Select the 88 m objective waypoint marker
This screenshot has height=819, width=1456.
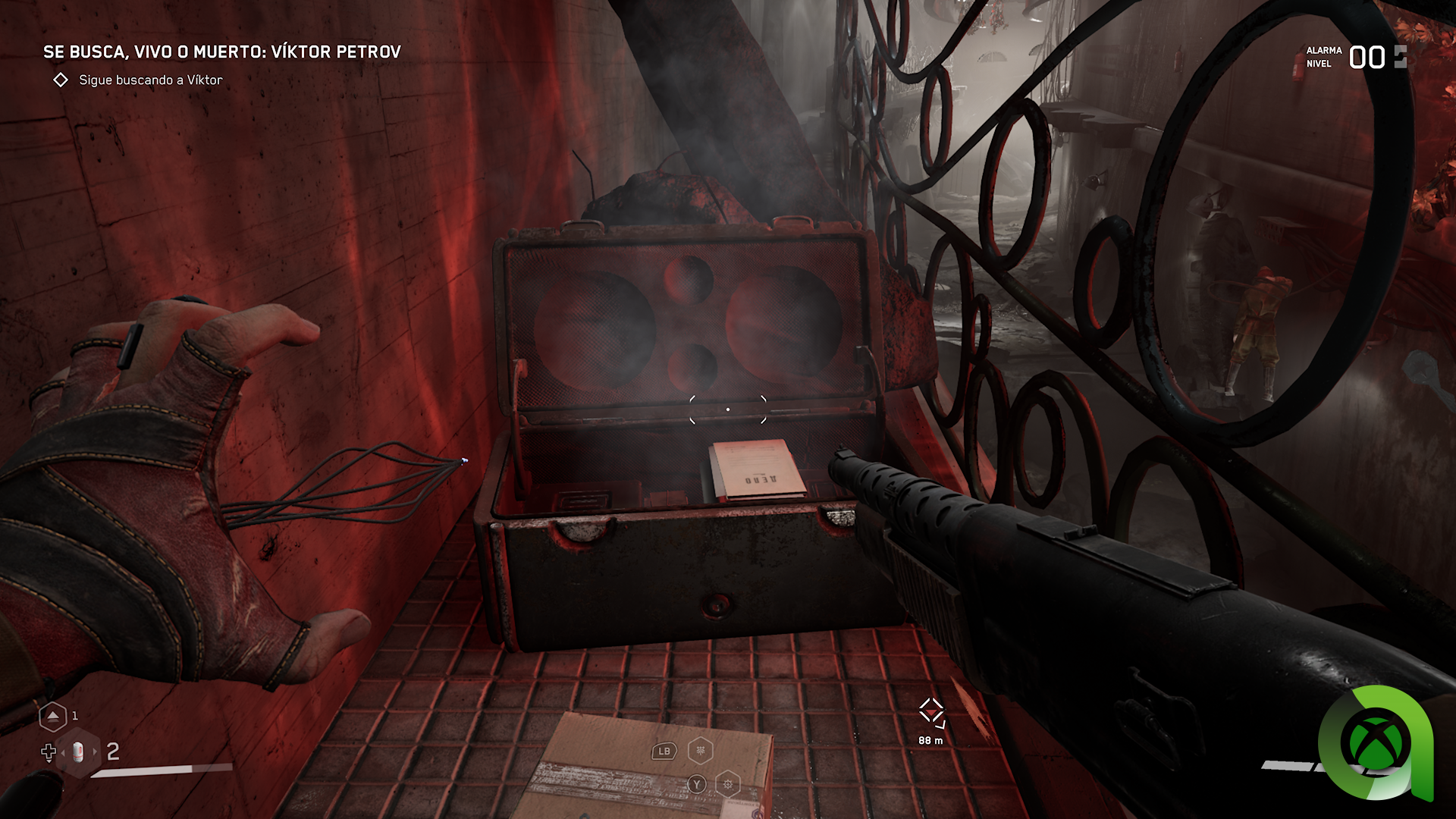[930, 713]
